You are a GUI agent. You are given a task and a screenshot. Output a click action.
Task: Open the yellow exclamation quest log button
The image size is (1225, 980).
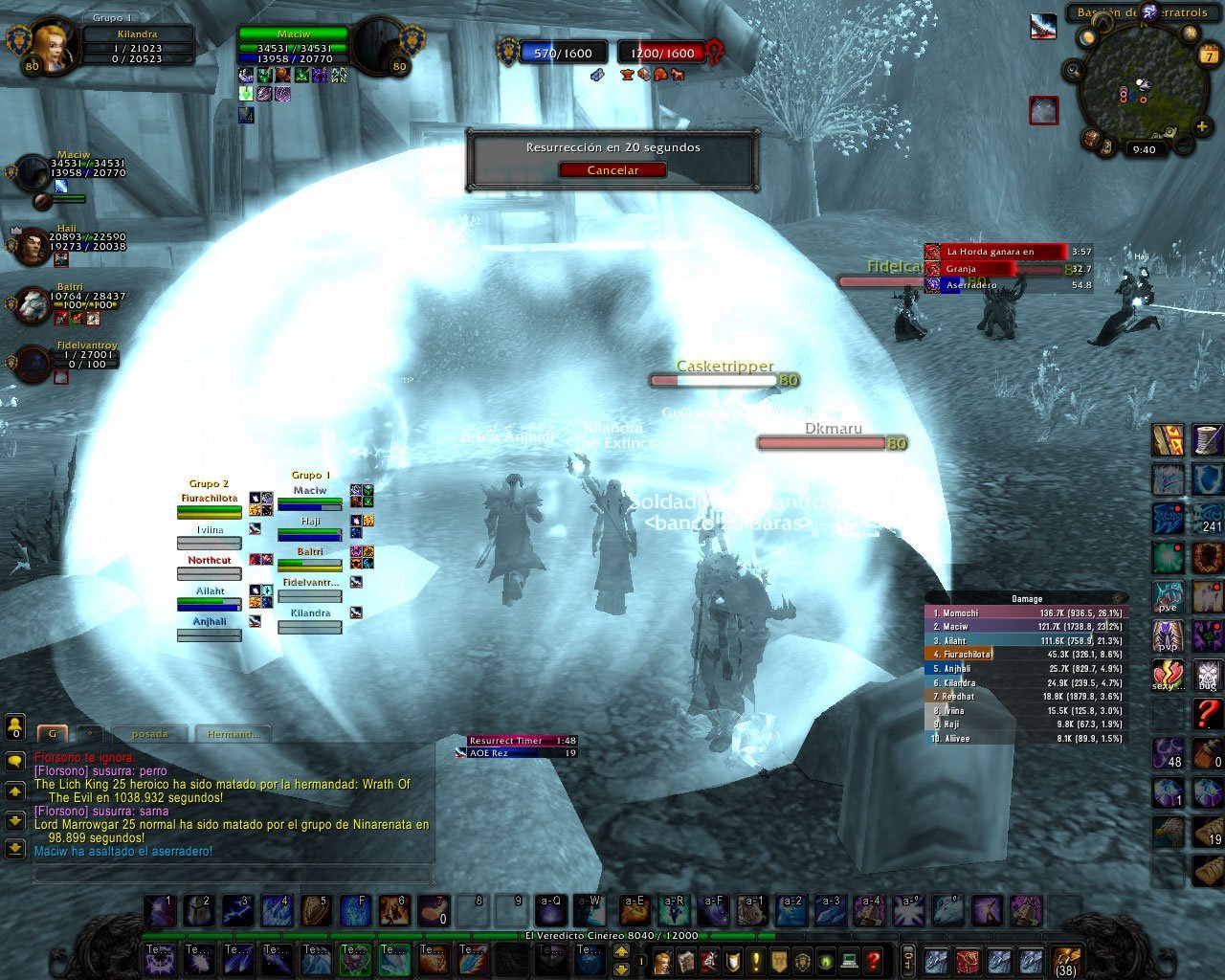tap(756, 960)
